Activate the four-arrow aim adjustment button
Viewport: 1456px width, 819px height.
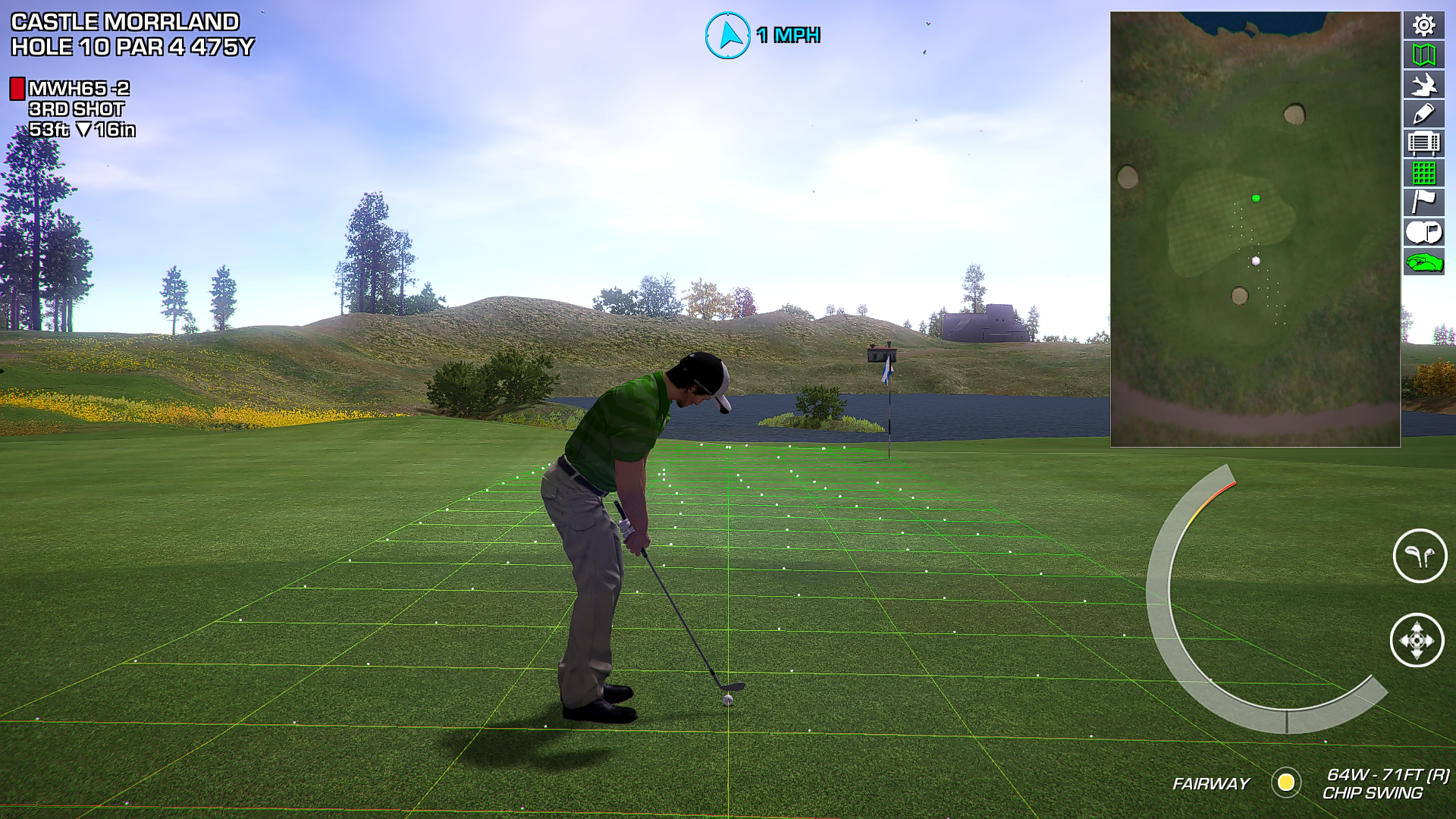1417,640
